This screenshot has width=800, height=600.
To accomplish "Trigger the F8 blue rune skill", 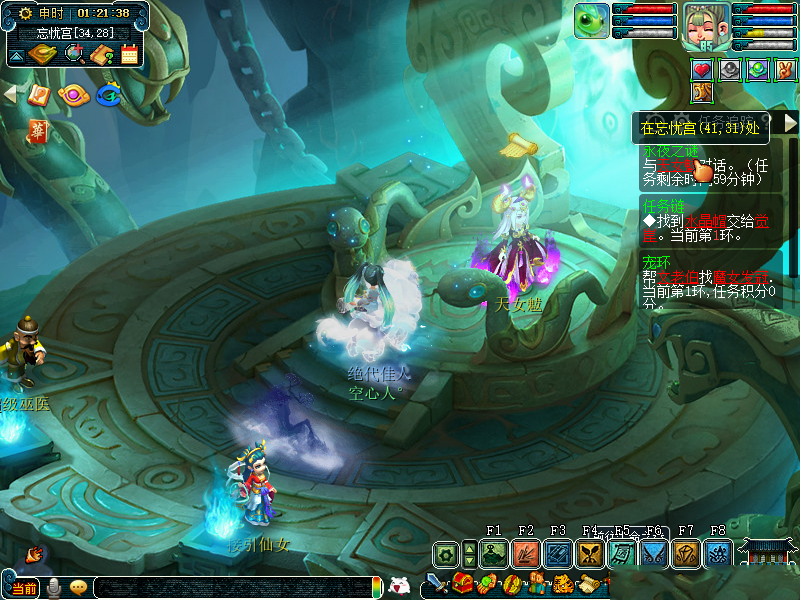I will pos(718,553).
